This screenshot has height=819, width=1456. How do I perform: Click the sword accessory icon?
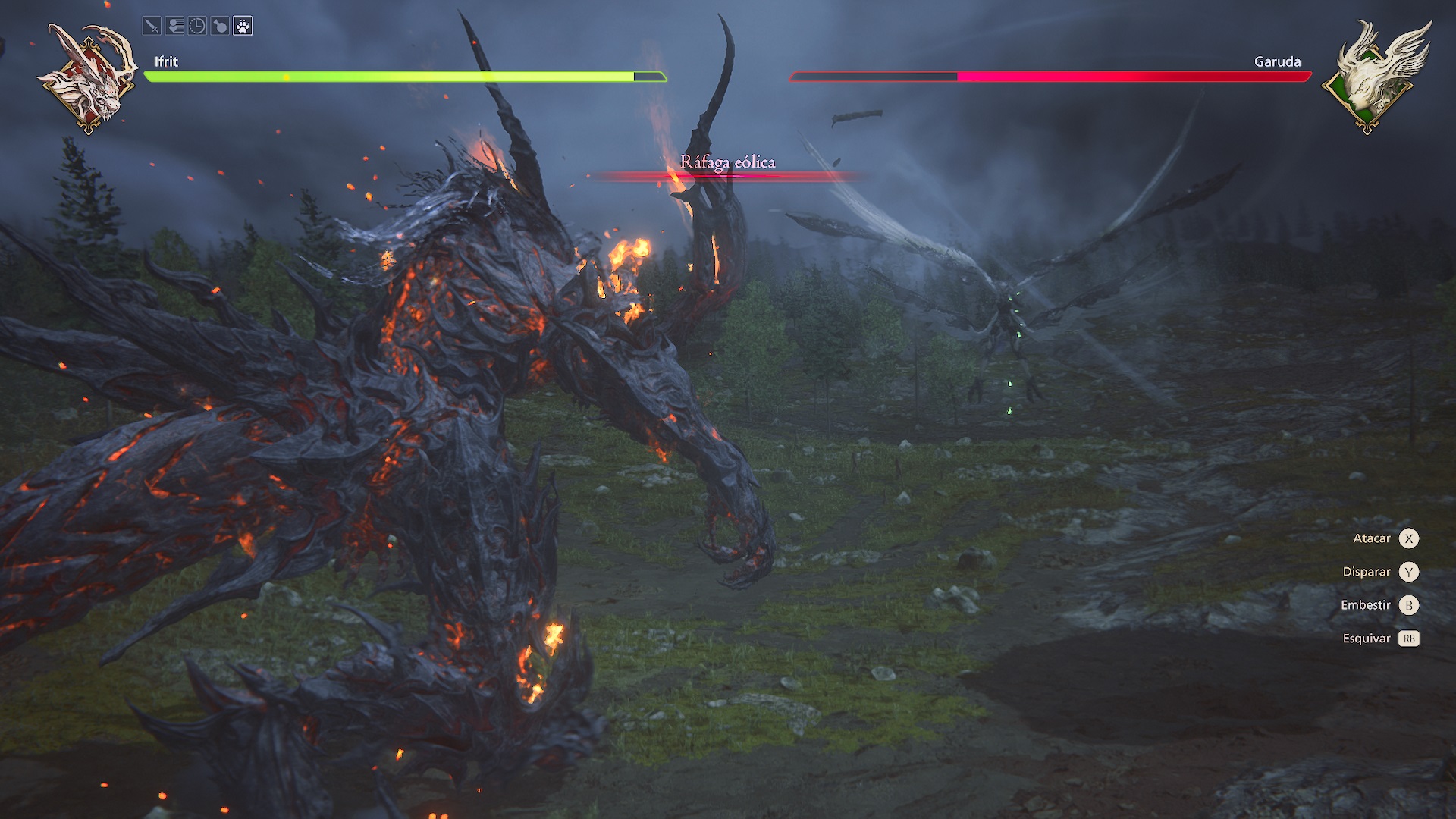tap(152, 27)
